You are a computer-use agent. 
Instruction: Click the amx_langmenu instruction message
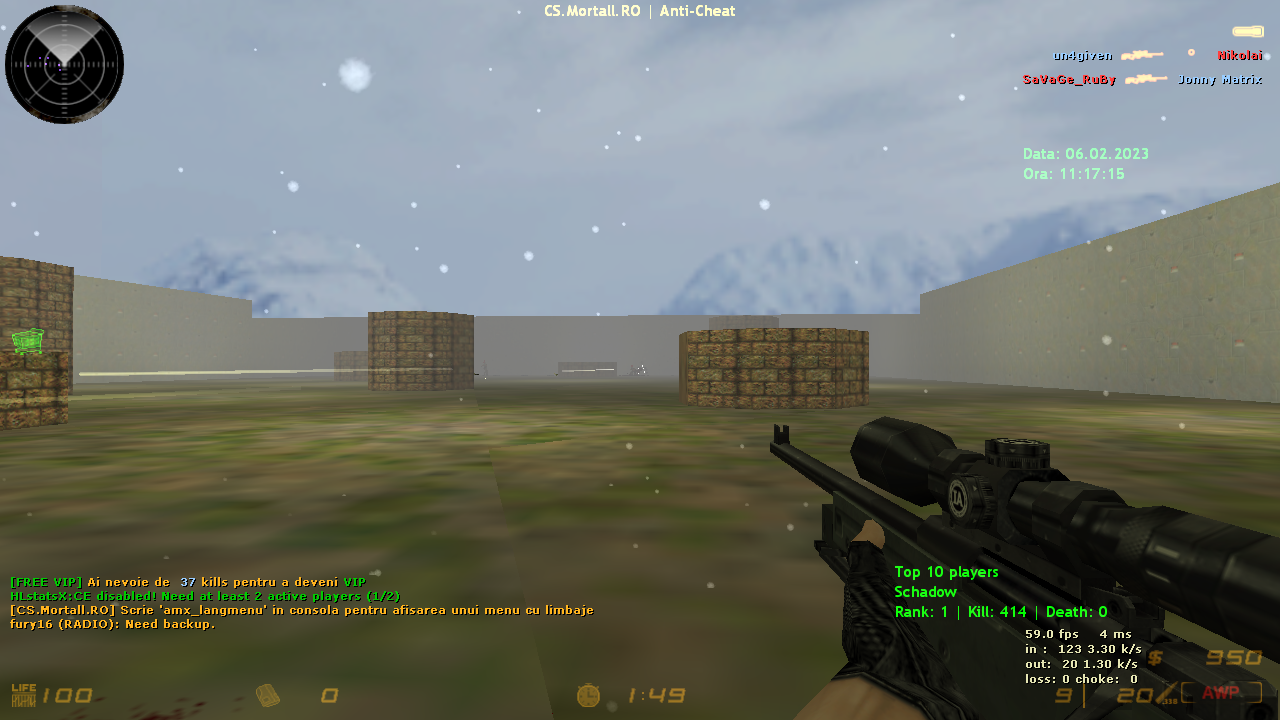[x=300, y=610]
